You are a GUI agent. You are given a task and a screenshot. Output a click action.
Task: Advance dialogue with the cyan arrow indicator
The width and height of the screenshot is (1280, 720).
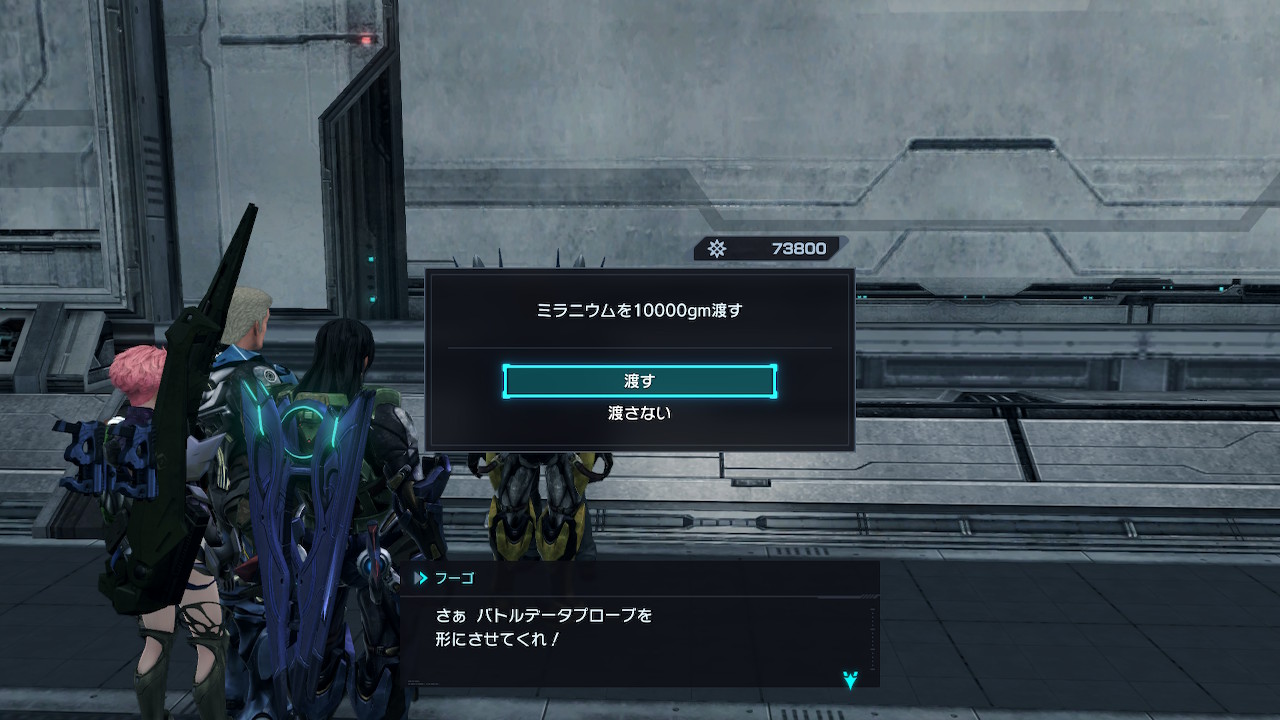click(x=850, y=680)
